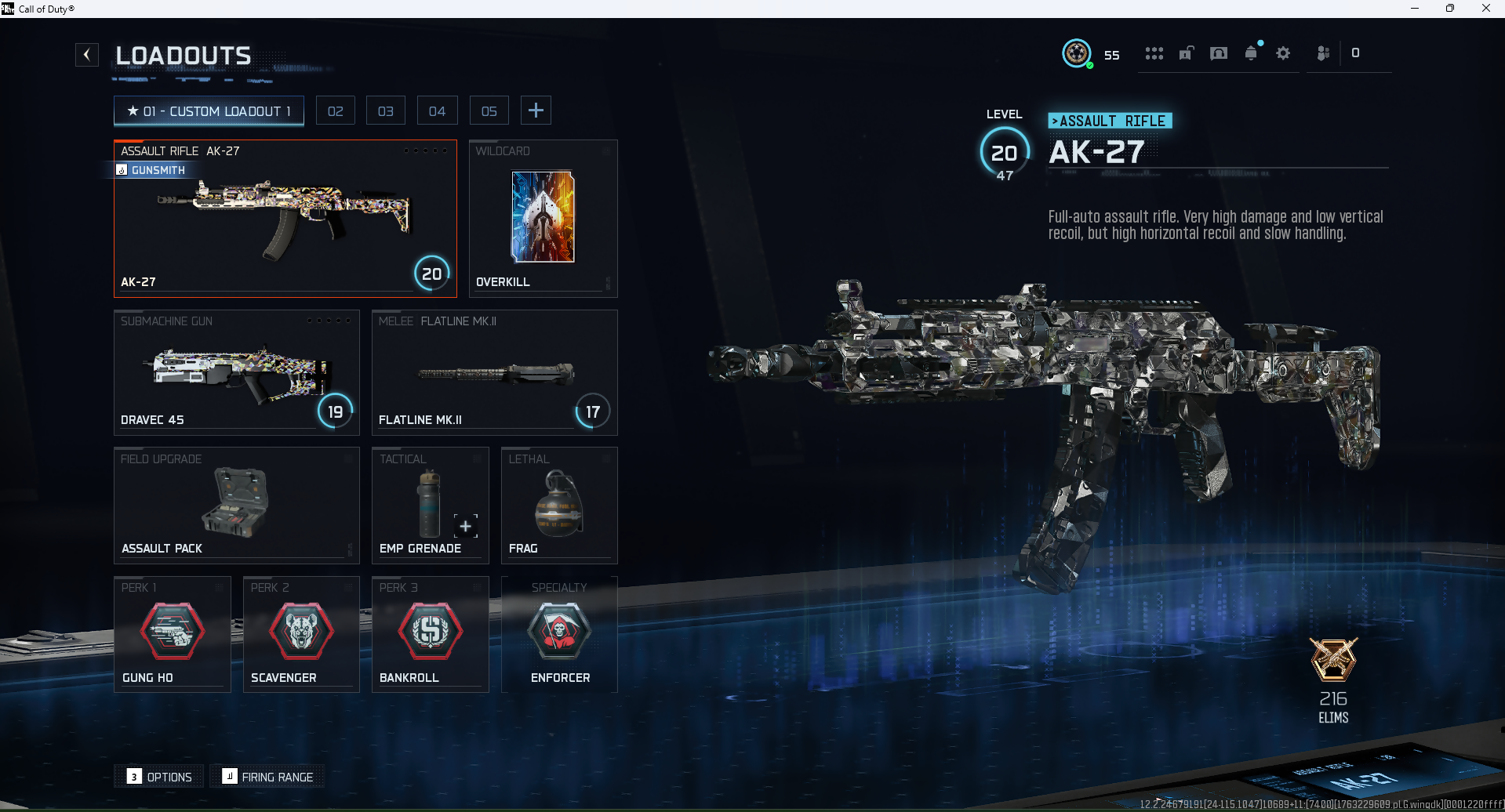Show notifications with the bell icon
The image size is (1505, 812).
[x=1251, y=53]
